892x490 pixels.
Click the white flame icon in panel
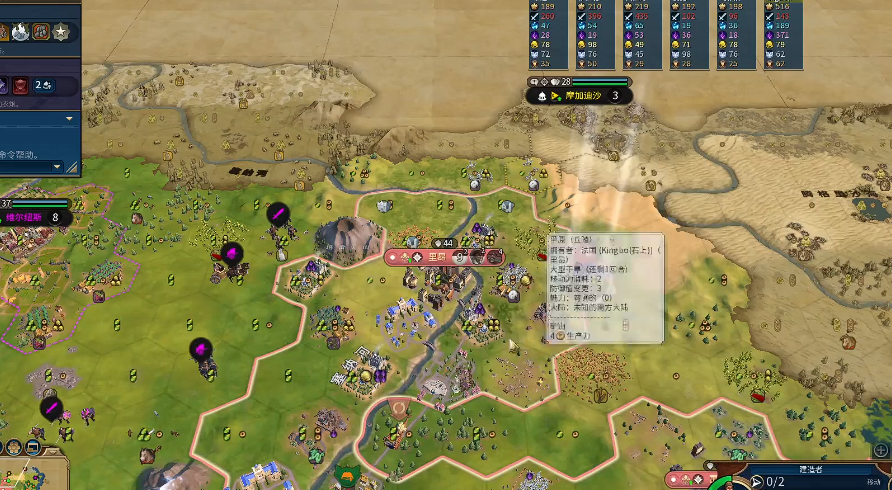point(19,32)
